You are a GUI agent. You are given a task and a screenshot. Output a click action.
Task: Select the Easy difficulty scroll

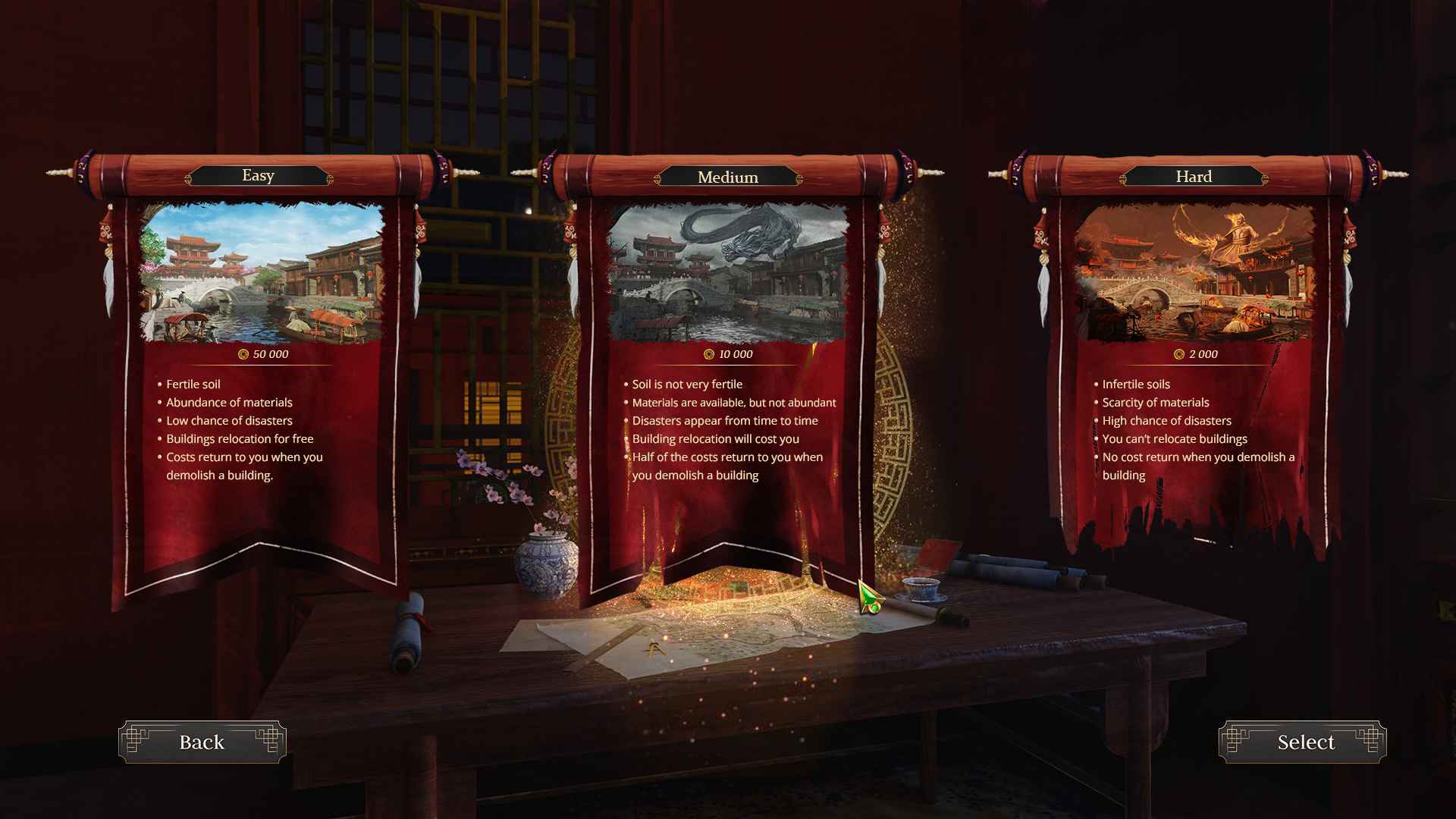tap(258, 417)
